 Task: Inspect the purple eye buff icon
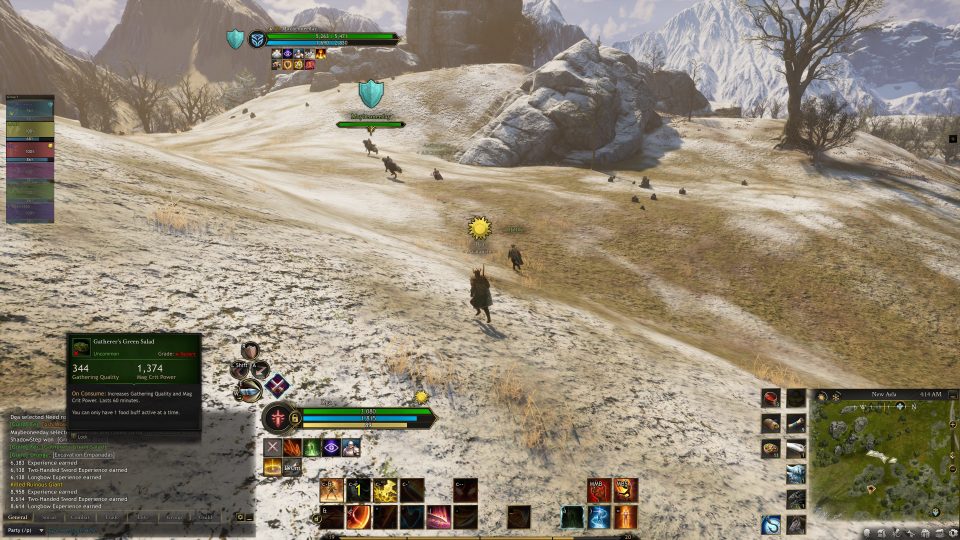(x=330, y=448)
